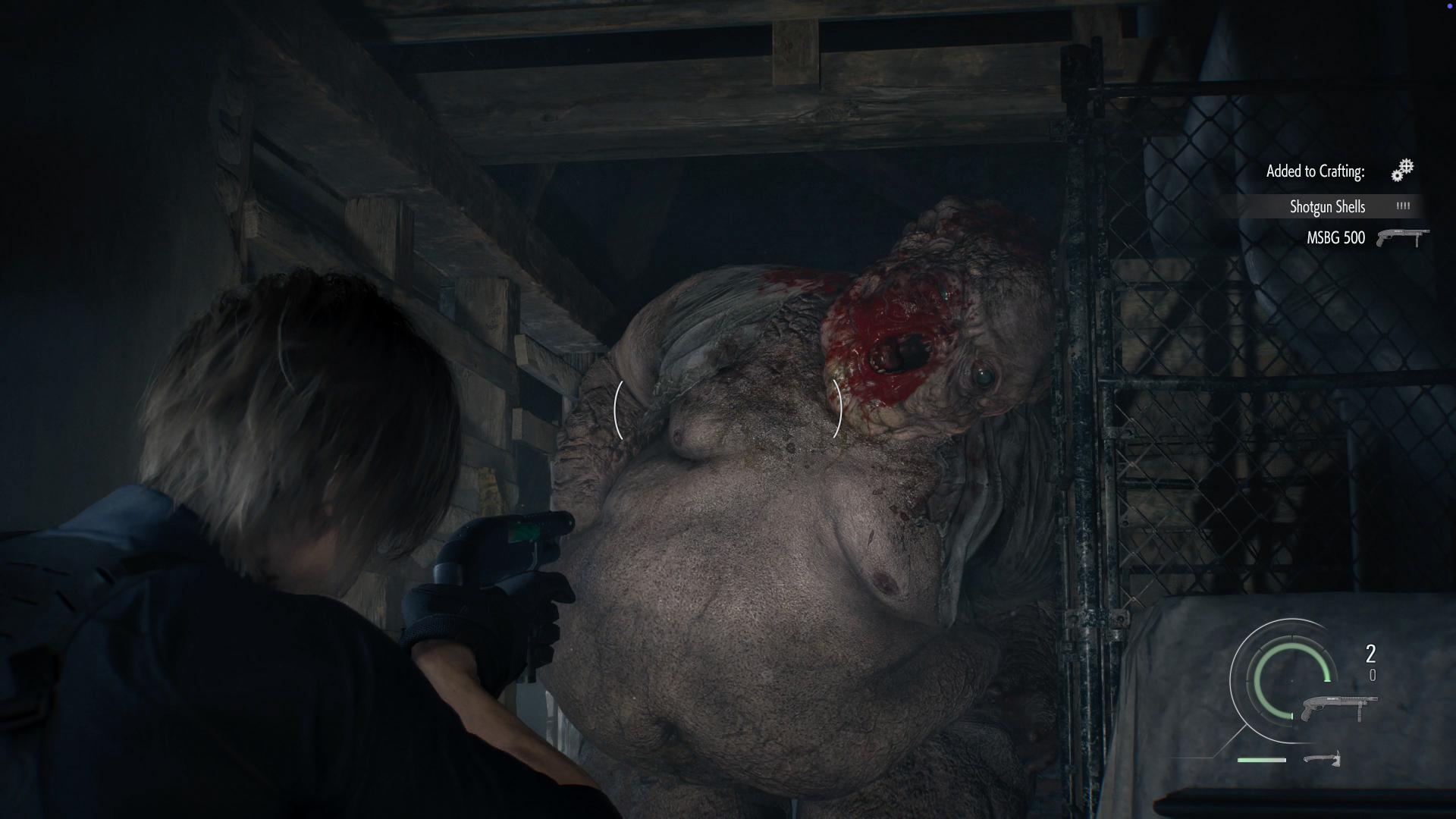Select the Shotgun Shells list entry
The image size is (1456, 819).
(x=1329, y=206)
